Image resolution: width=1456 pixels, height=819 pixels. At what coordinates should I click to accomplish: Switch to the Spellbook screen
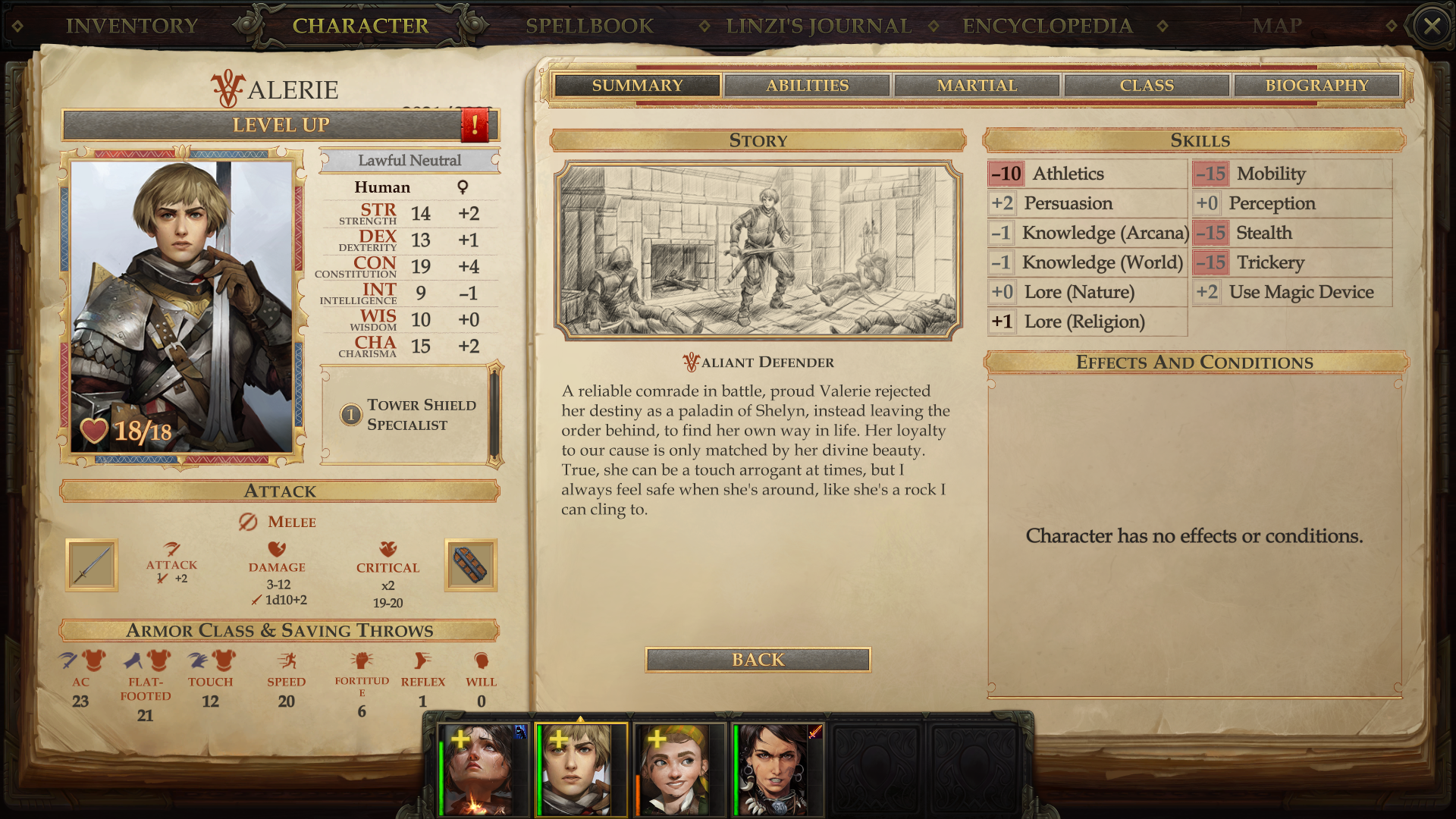point(589,26)
